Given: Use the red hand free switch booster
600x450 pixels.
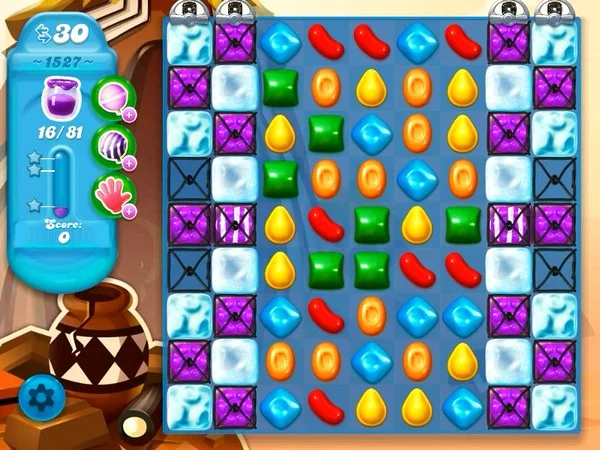Looking at the screenshot, I should (x=113, y=192).
